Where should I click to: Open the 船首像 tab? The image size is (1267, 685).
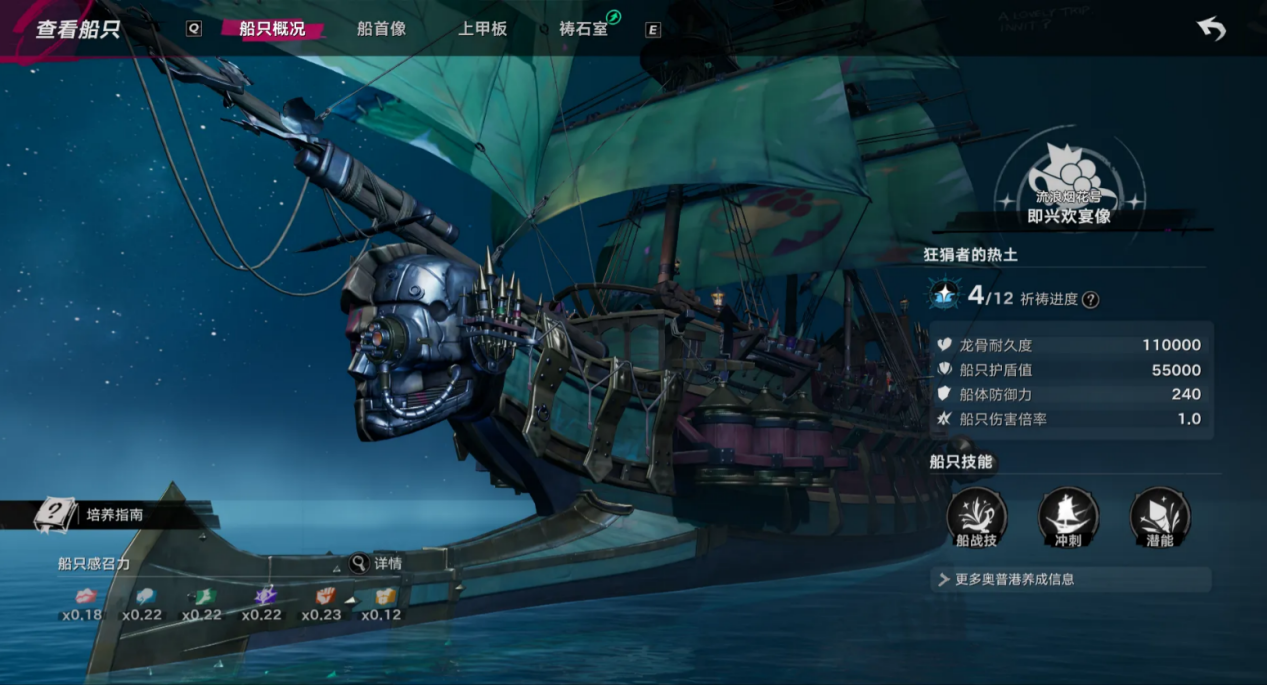point(381,29)
